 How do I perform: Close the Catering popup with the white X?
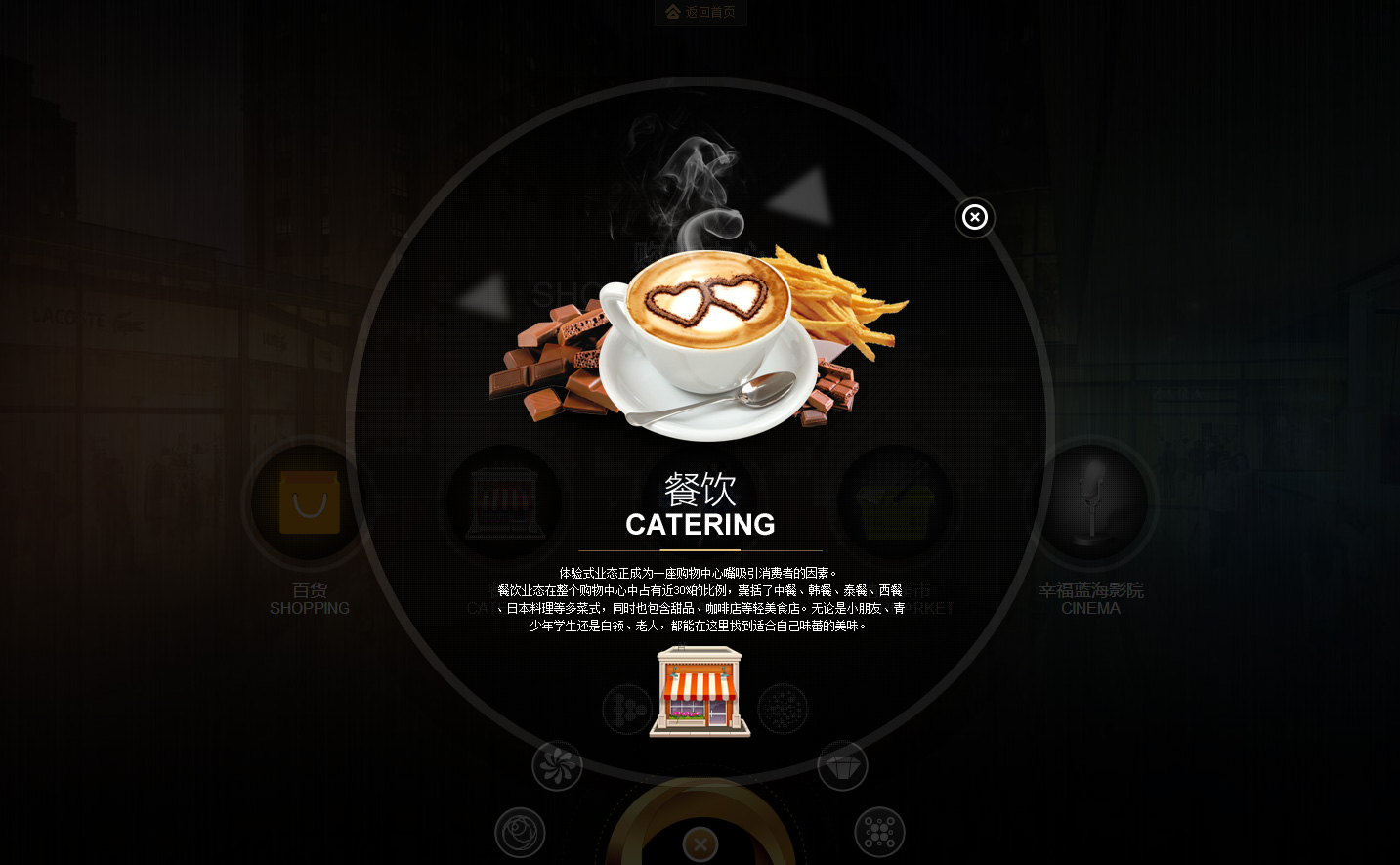tap(974, 217)
